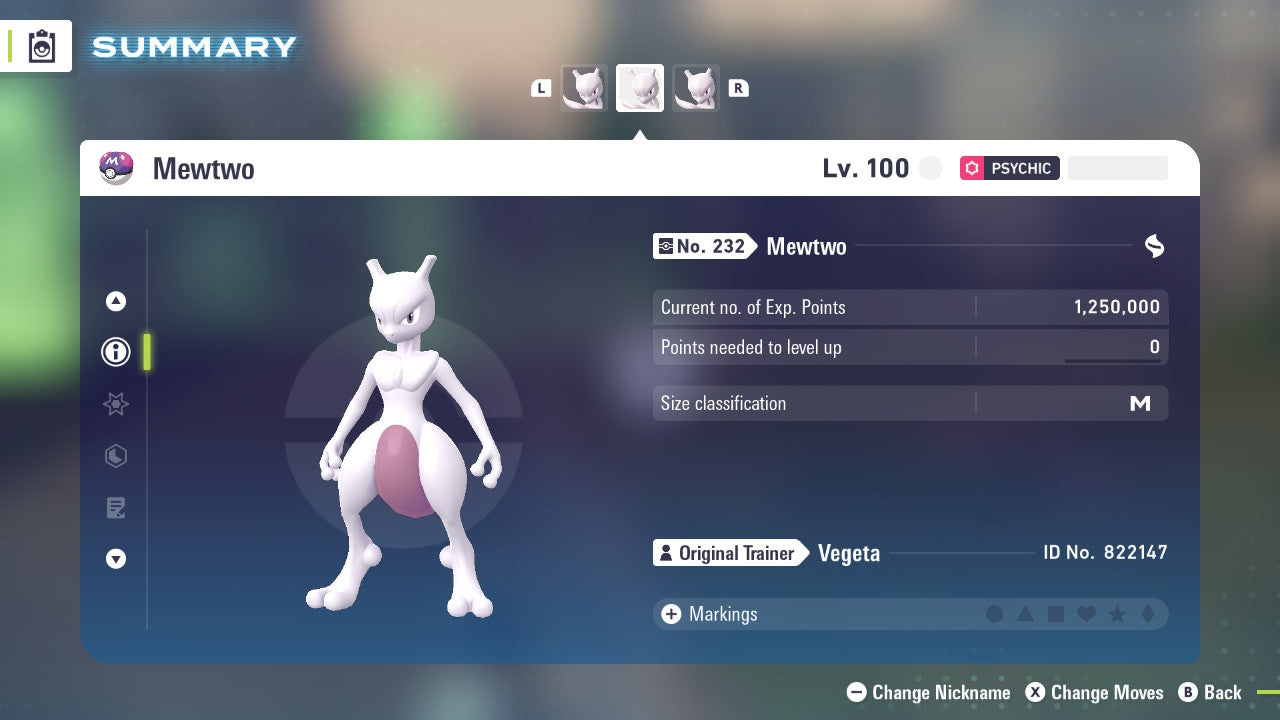
Task: Click the up arrow to view previous page
Action: click(116, 300)
